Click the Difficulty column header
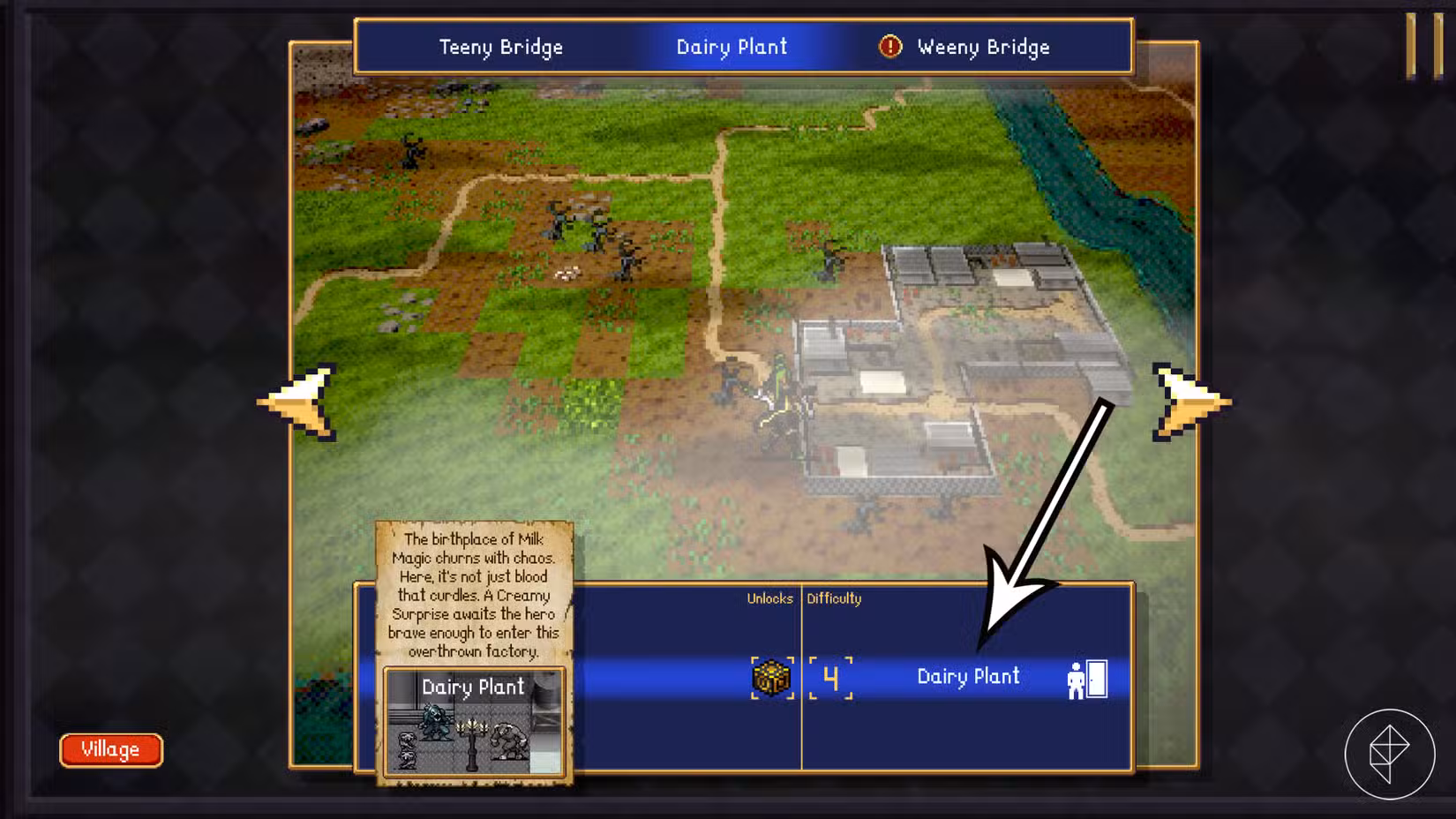Screen dimensions: 1456x819 point(834,598)
